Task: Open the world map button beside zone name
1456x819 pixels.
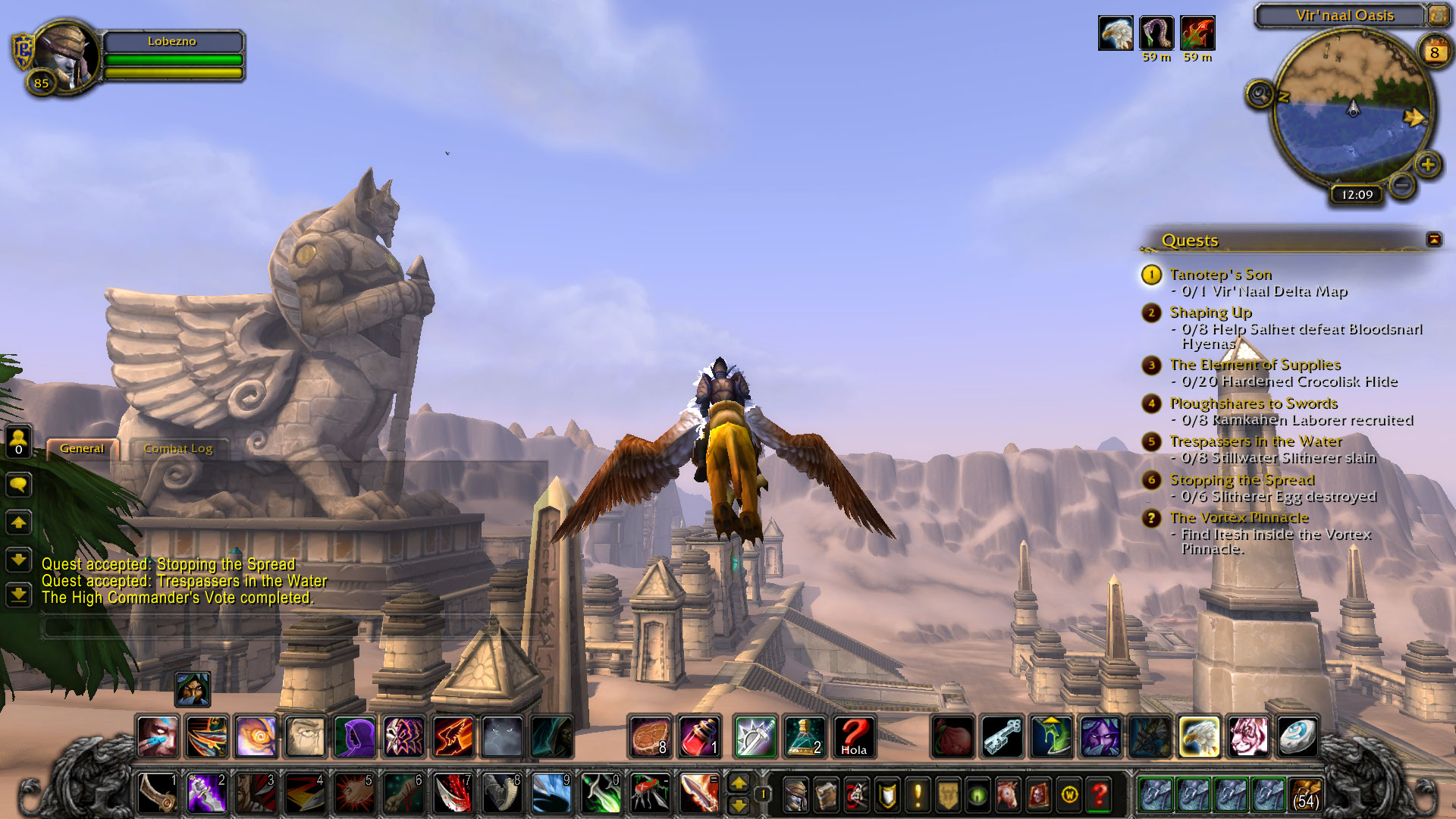Action: coord(1438,15)
